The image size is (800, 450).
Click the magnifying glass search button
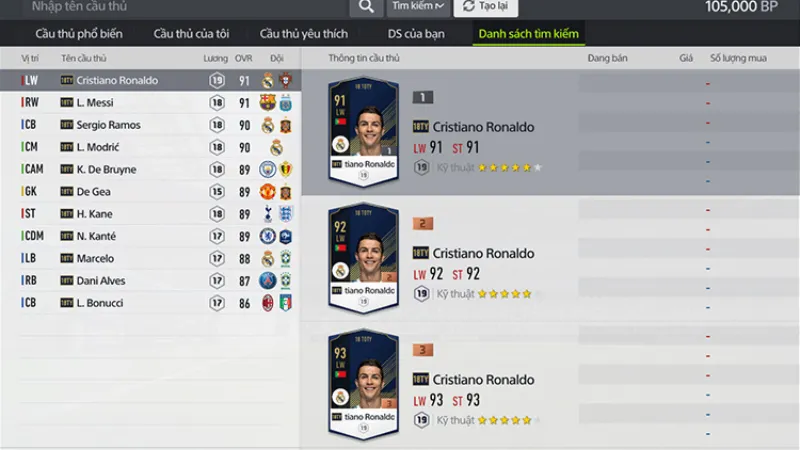(367, 7)
